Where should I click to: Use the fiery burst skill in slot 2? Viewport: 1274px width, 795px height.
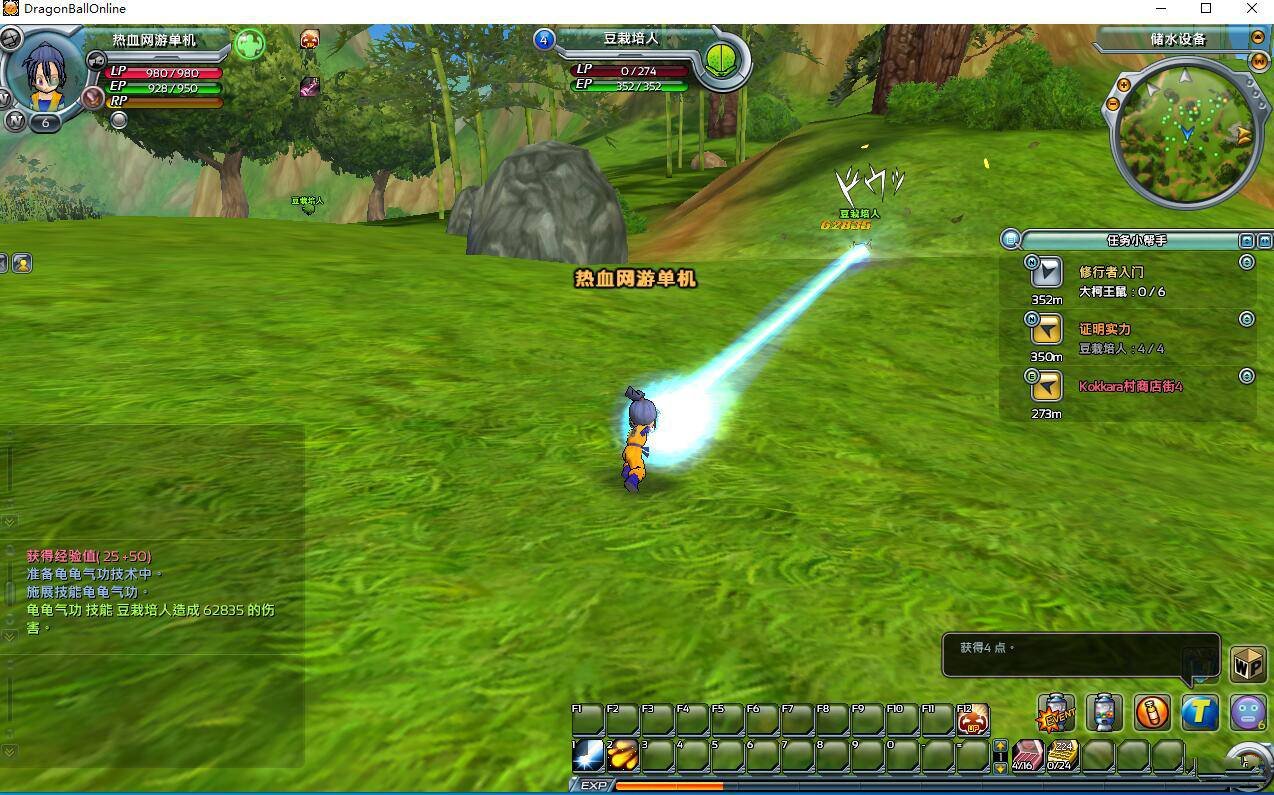pyautogui.click(x=623, y=756)
